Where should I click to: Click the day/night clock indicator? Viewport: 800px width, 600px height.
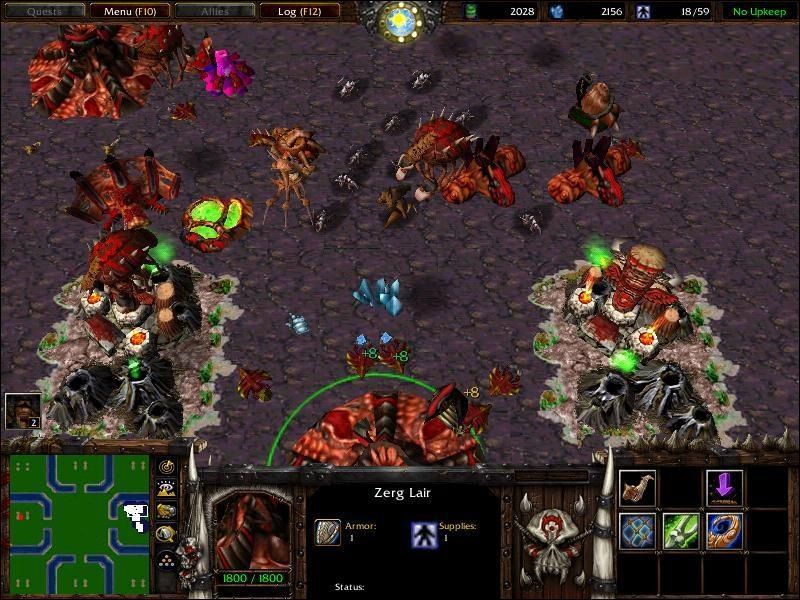(400, 17)
